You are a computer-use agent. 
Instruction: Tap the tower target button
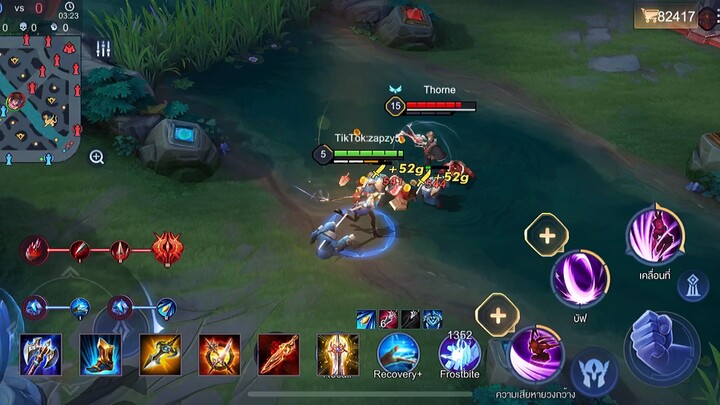coord(693,285)
